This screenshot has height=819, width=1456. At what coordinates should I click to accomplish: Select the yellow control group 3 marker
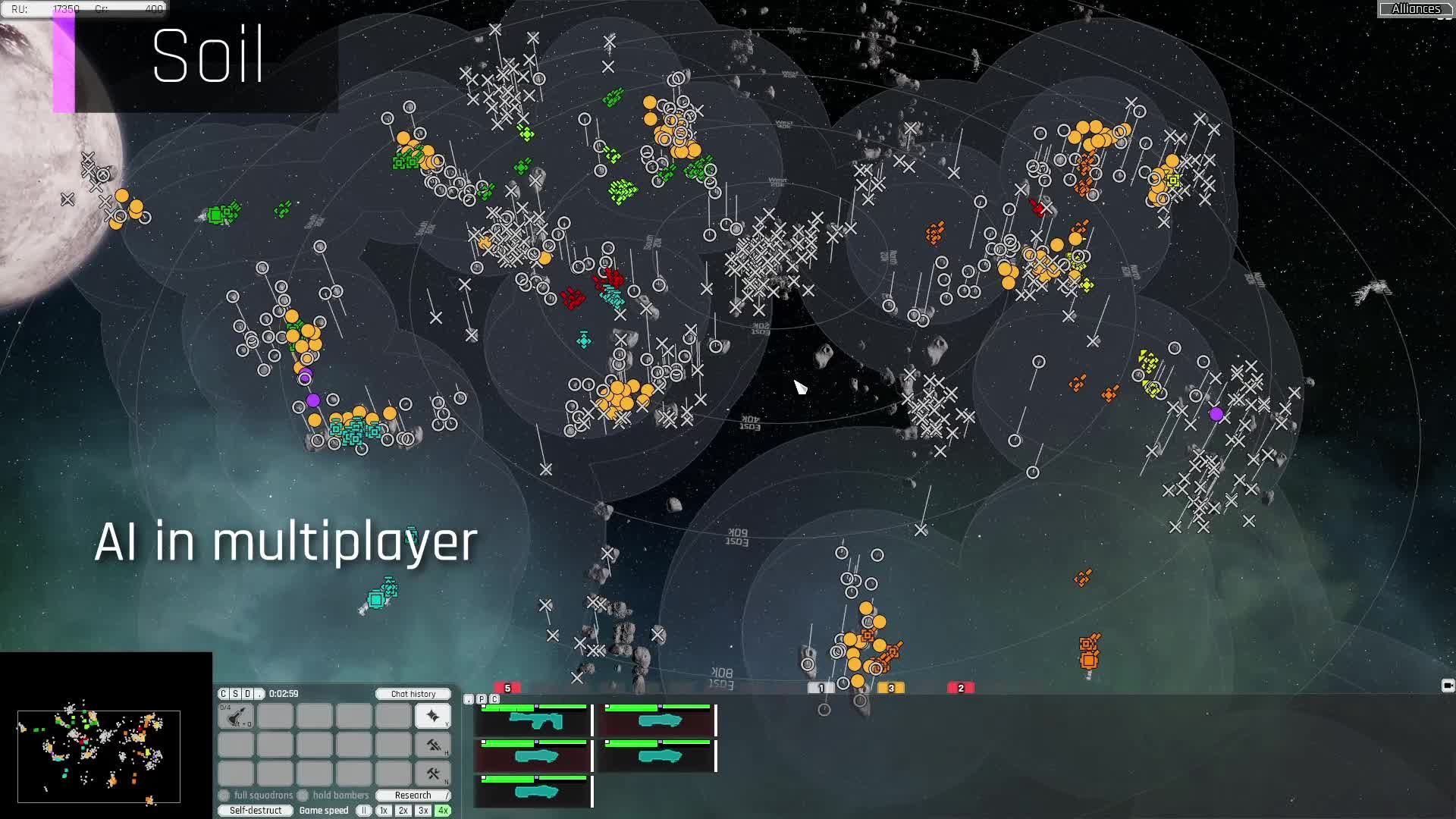coord(891,688)
